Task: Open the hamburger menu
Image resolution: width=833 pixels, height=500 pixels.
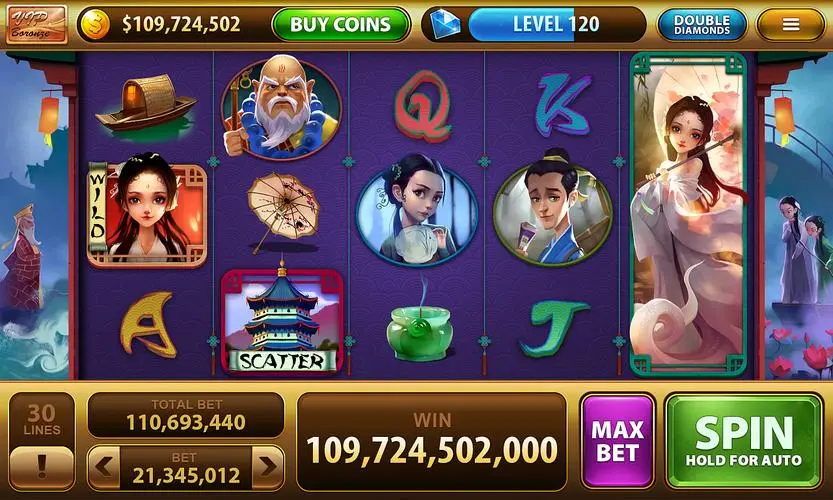Action: click(790, 24)
